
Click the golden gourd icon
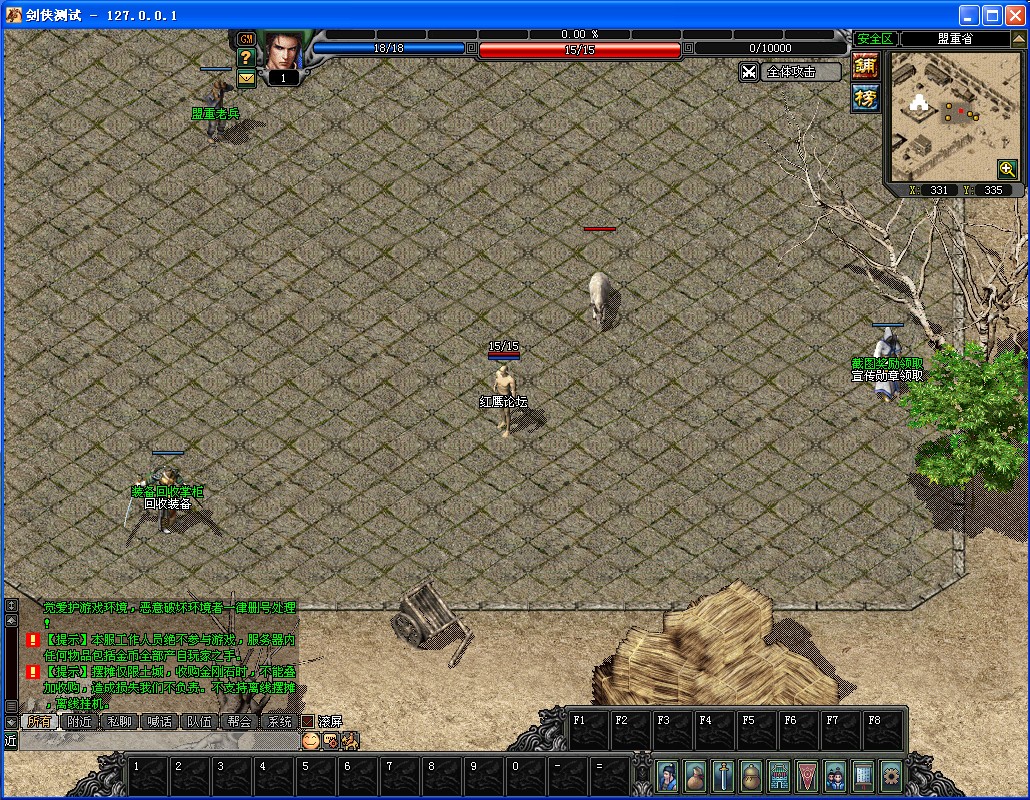751,775
